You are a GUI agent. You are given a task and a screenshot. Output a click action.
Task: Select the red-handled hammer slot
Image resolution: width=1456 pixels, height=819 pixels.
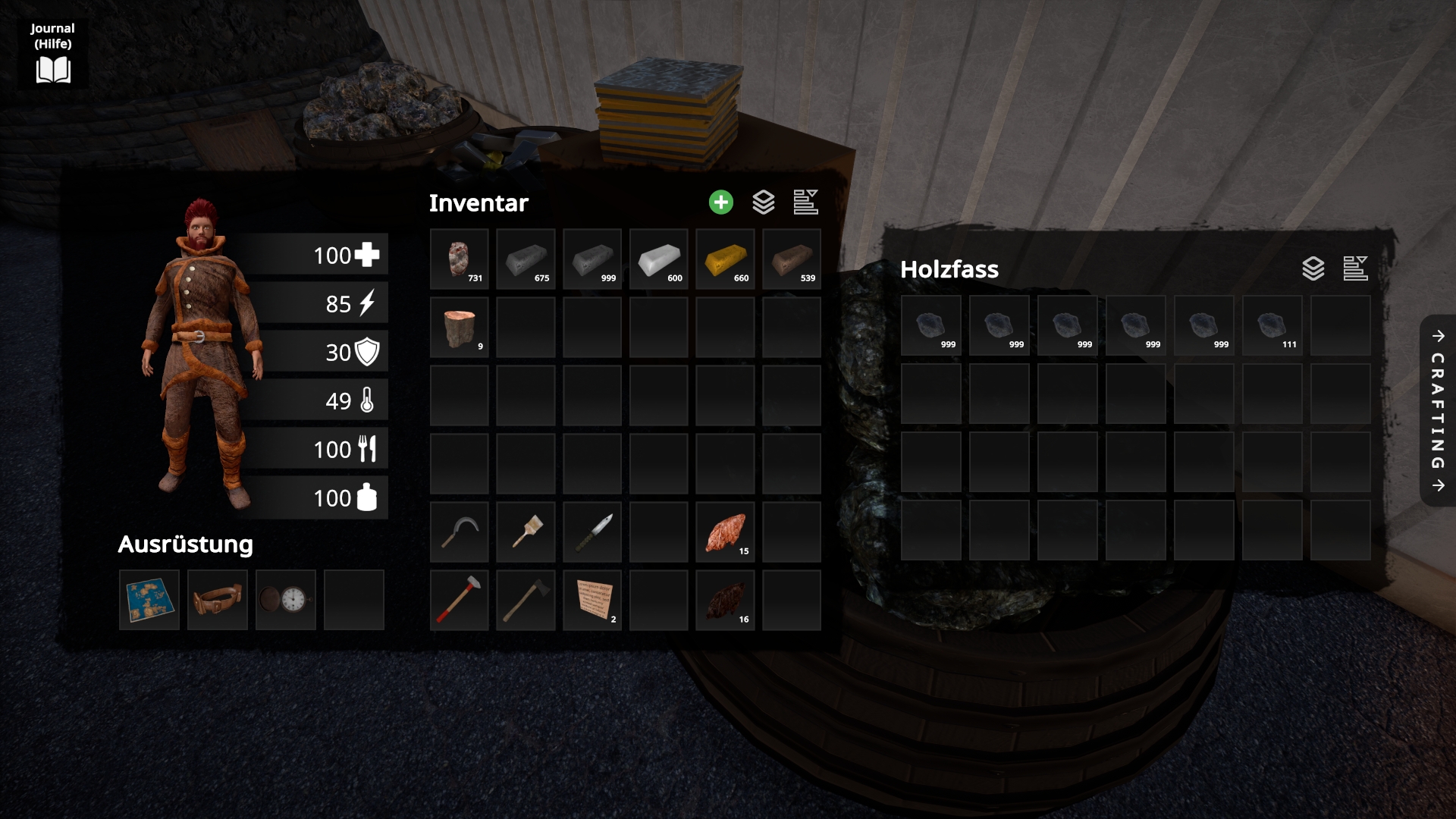click(459, 600)
